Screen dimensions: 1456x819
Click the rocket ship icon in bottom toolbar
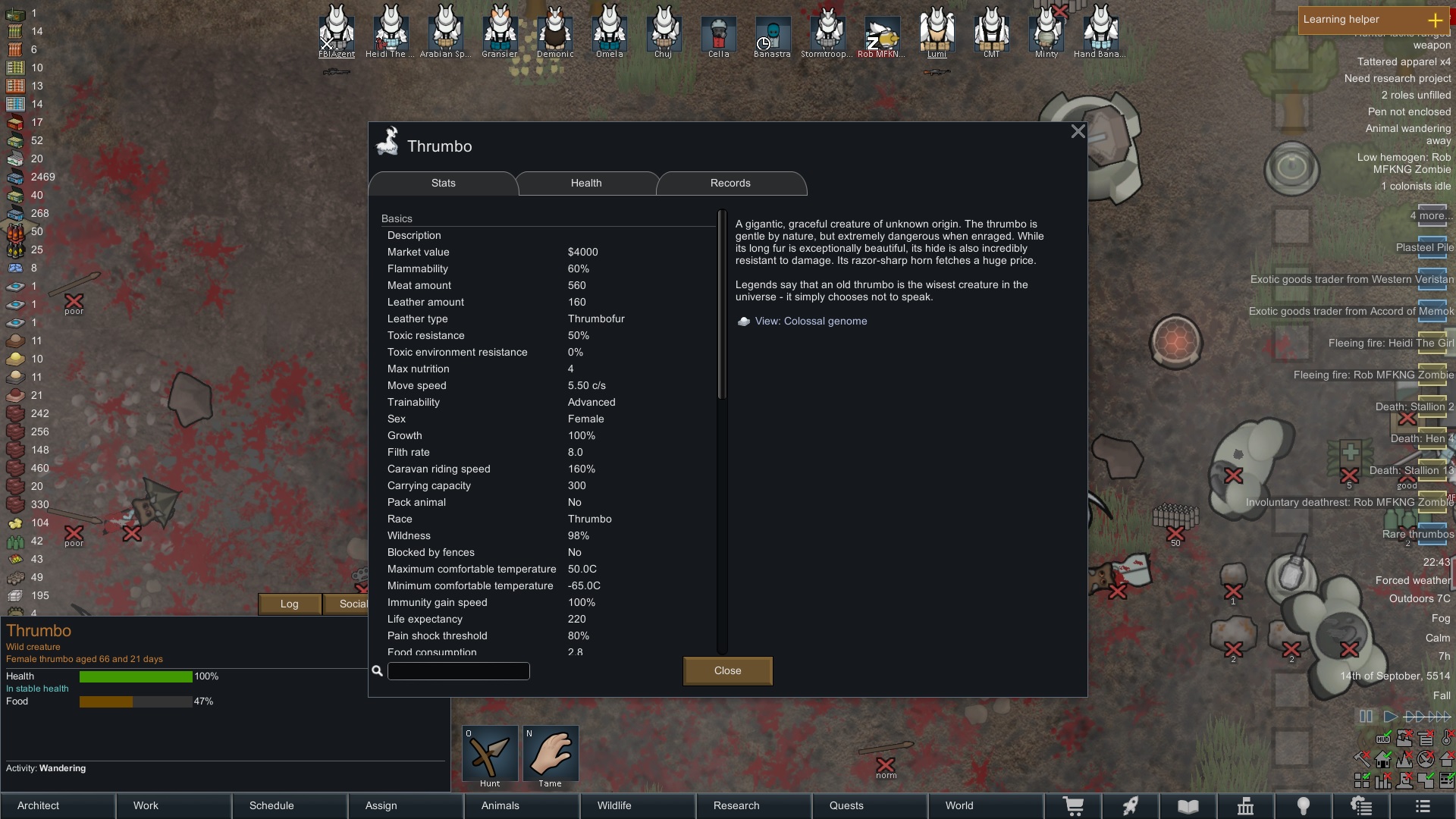tap(1131, 806)
